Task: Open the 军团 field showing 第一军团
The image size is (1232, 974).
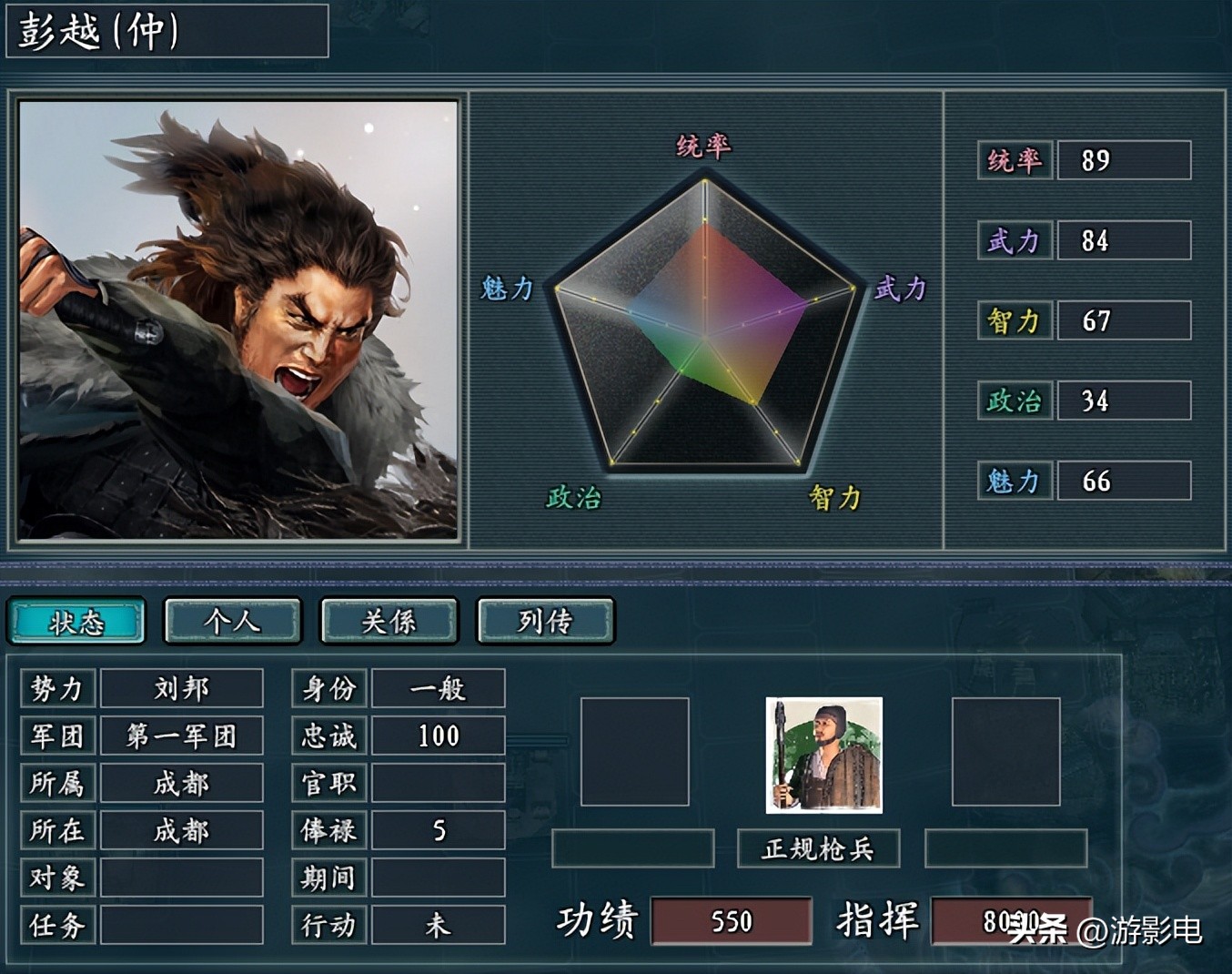Action: coord(181,736)
